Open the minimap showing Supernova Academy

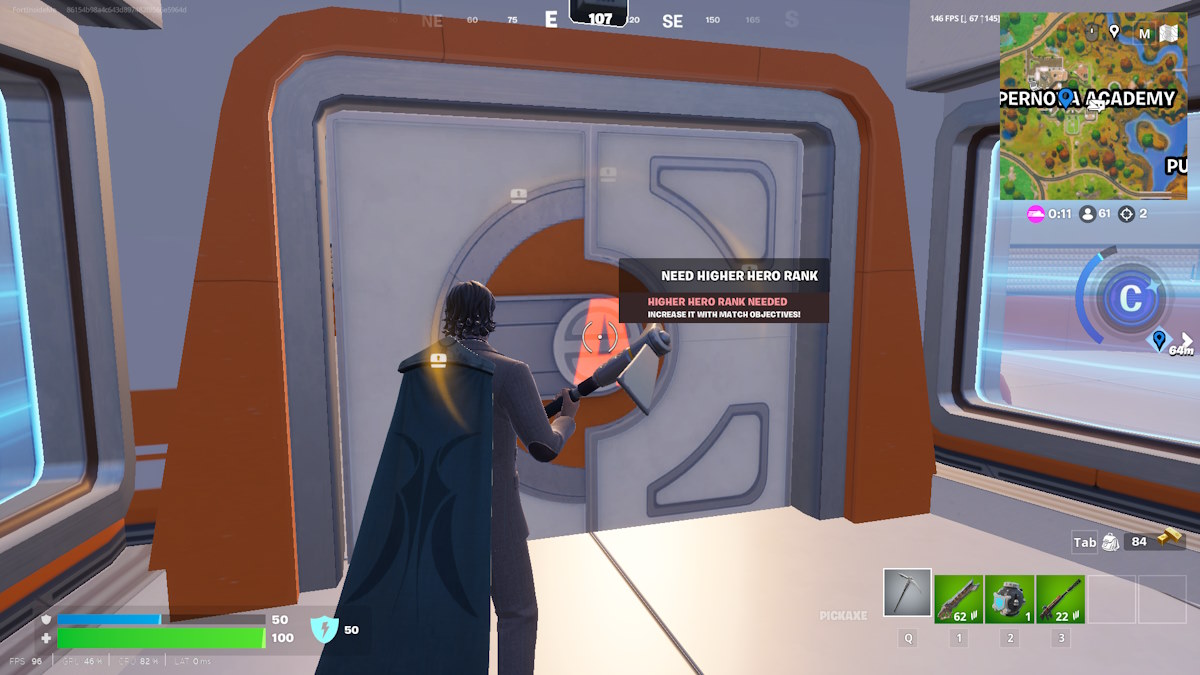click(1093, 105)
